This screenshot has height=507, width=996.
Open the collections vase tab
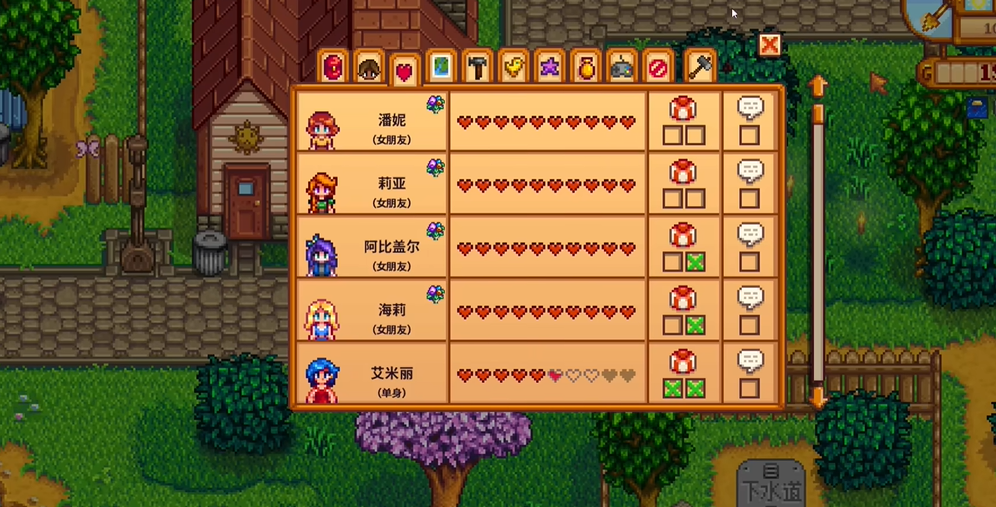click(x=585, y=68)
